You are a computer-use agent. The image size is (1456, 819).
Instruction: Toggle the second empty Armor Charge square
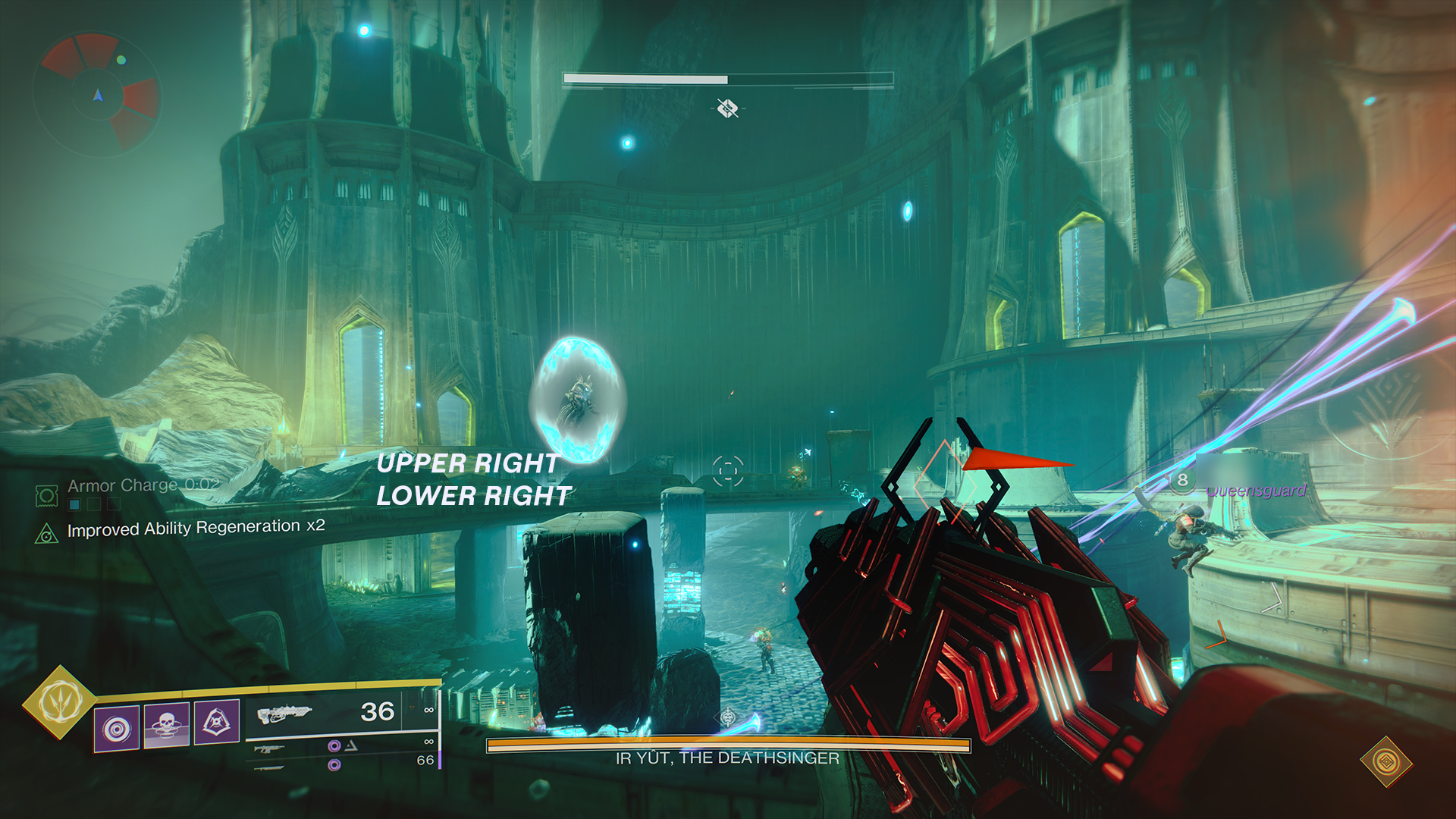96,503
